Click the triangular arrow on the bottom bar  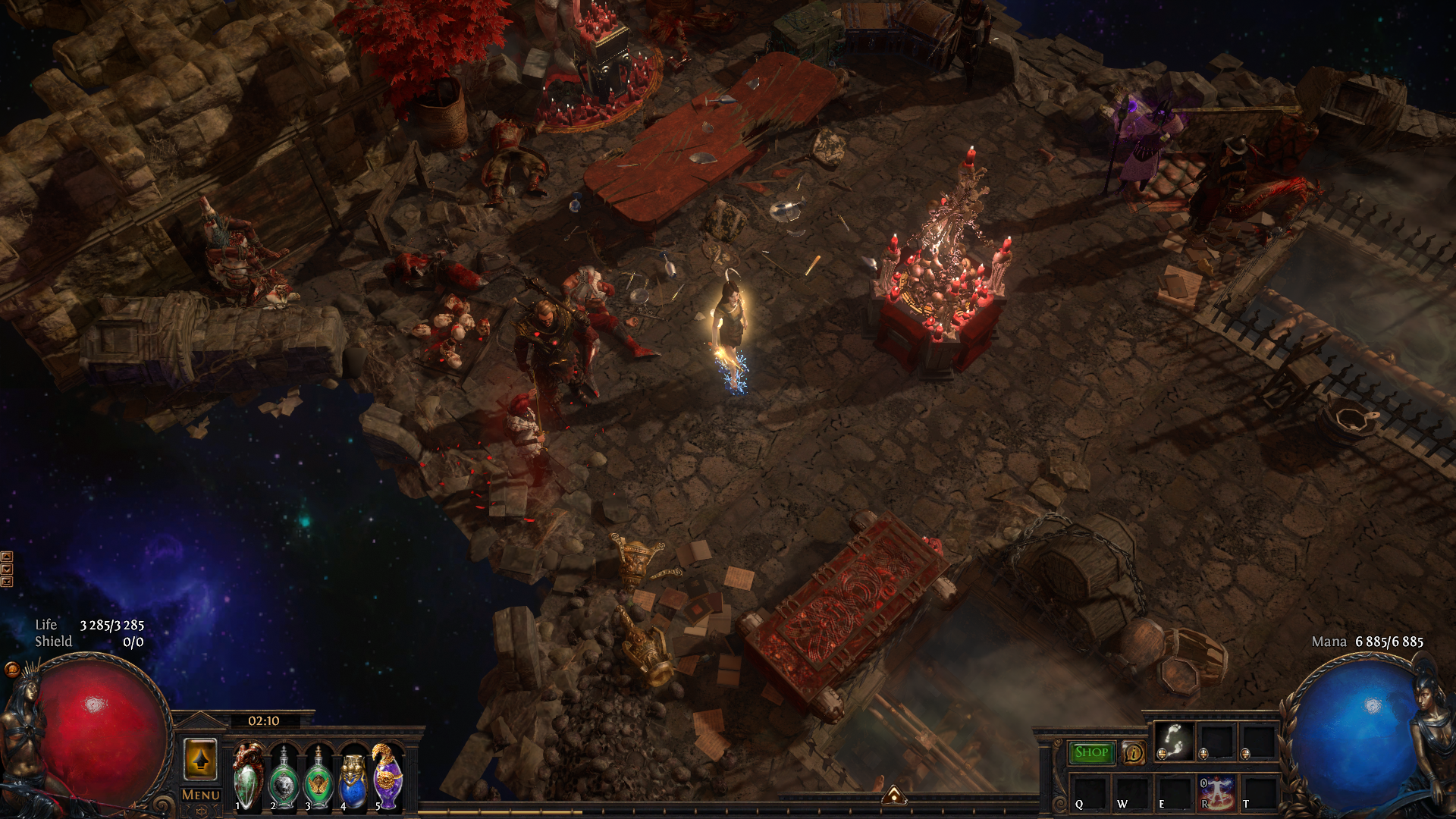[895, 795]
